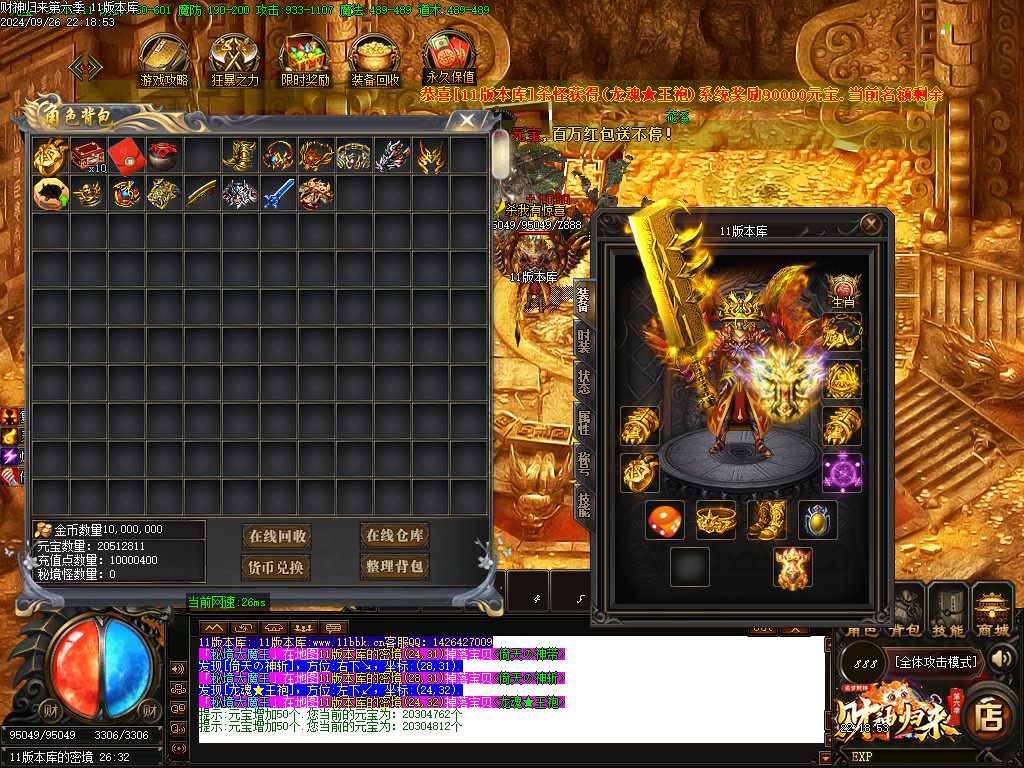Screen dimensions: 1024x768
Task: Select the red envelope item in bag
Action: coord(125,155)
